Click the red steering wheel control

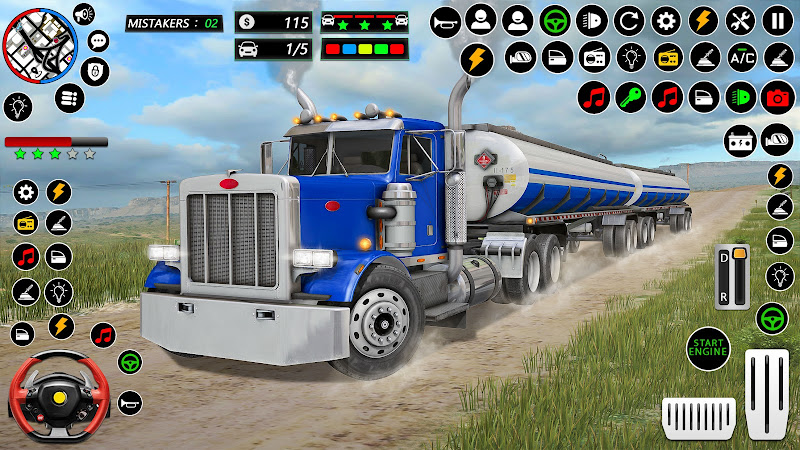(45, 397)
